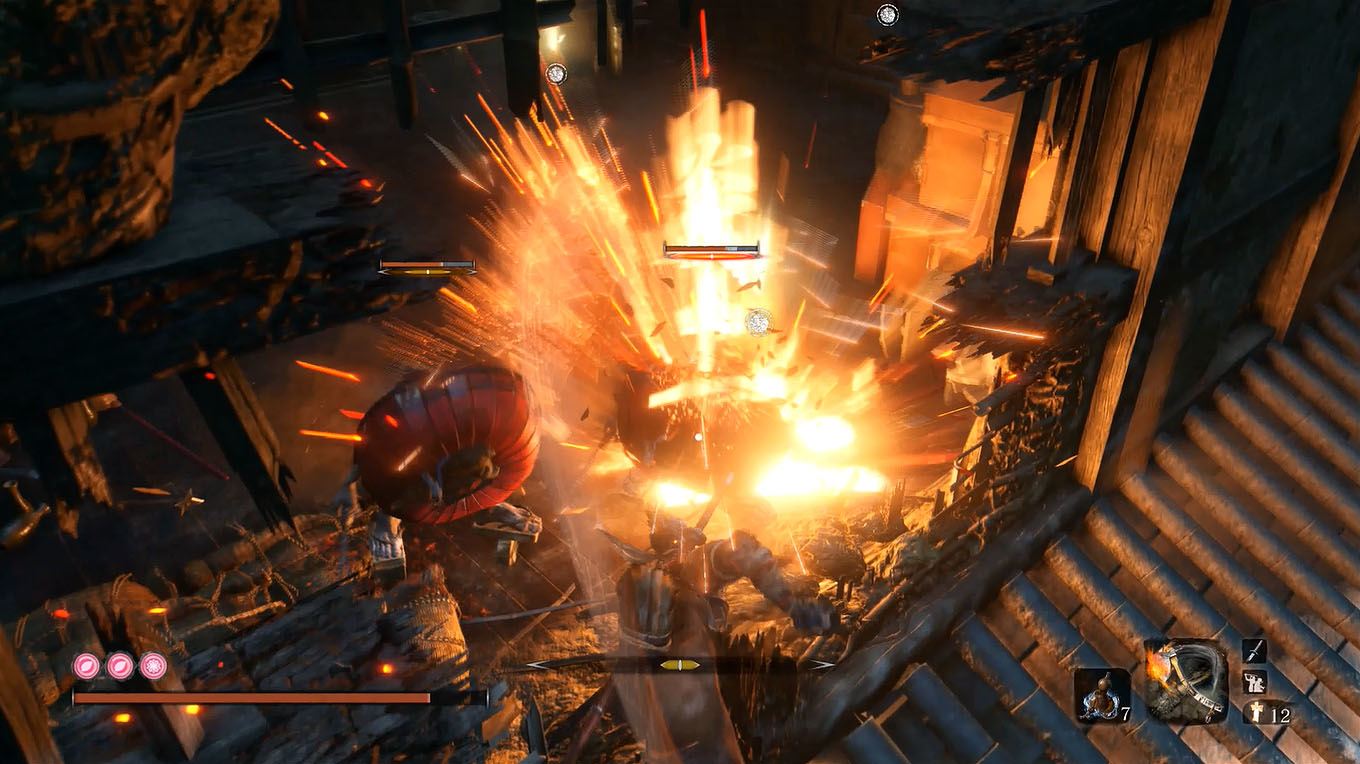Select the katana weapon icon
The image size is (1360, 764).
[x=1256, y=651]
